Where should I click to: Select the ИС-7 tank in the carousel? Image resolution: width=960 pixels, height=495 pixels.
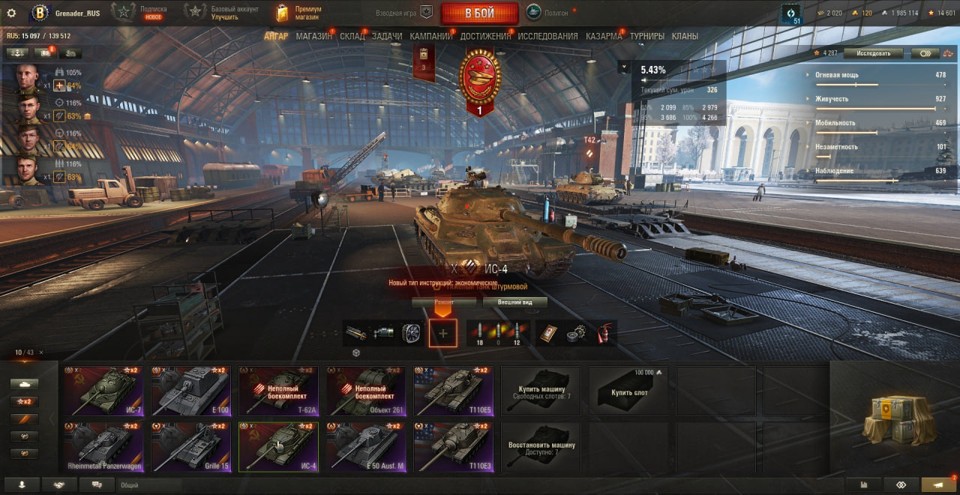tap(104, 390)
